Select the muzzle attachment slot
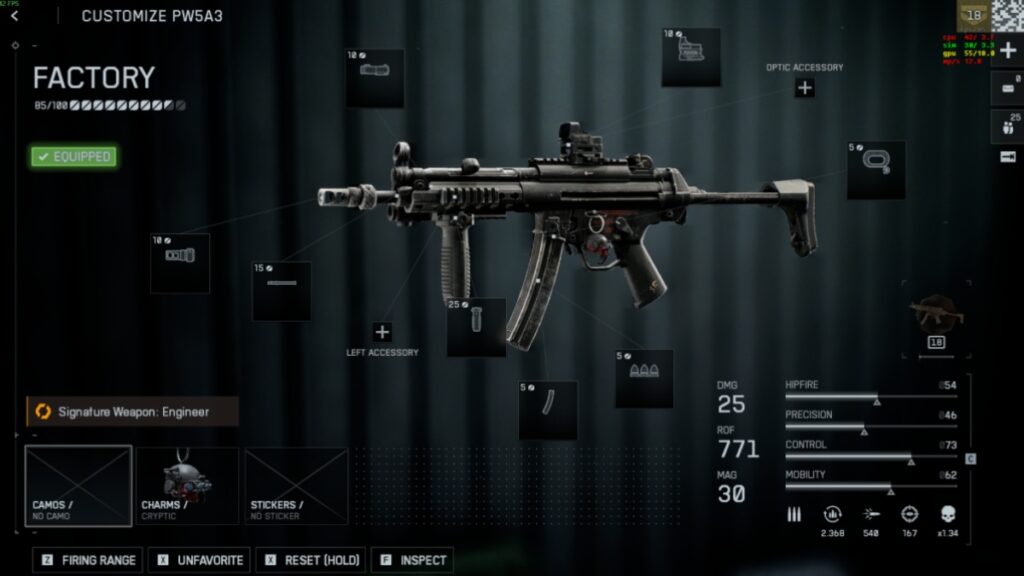The image size is (1024, 576). point(180,263)
